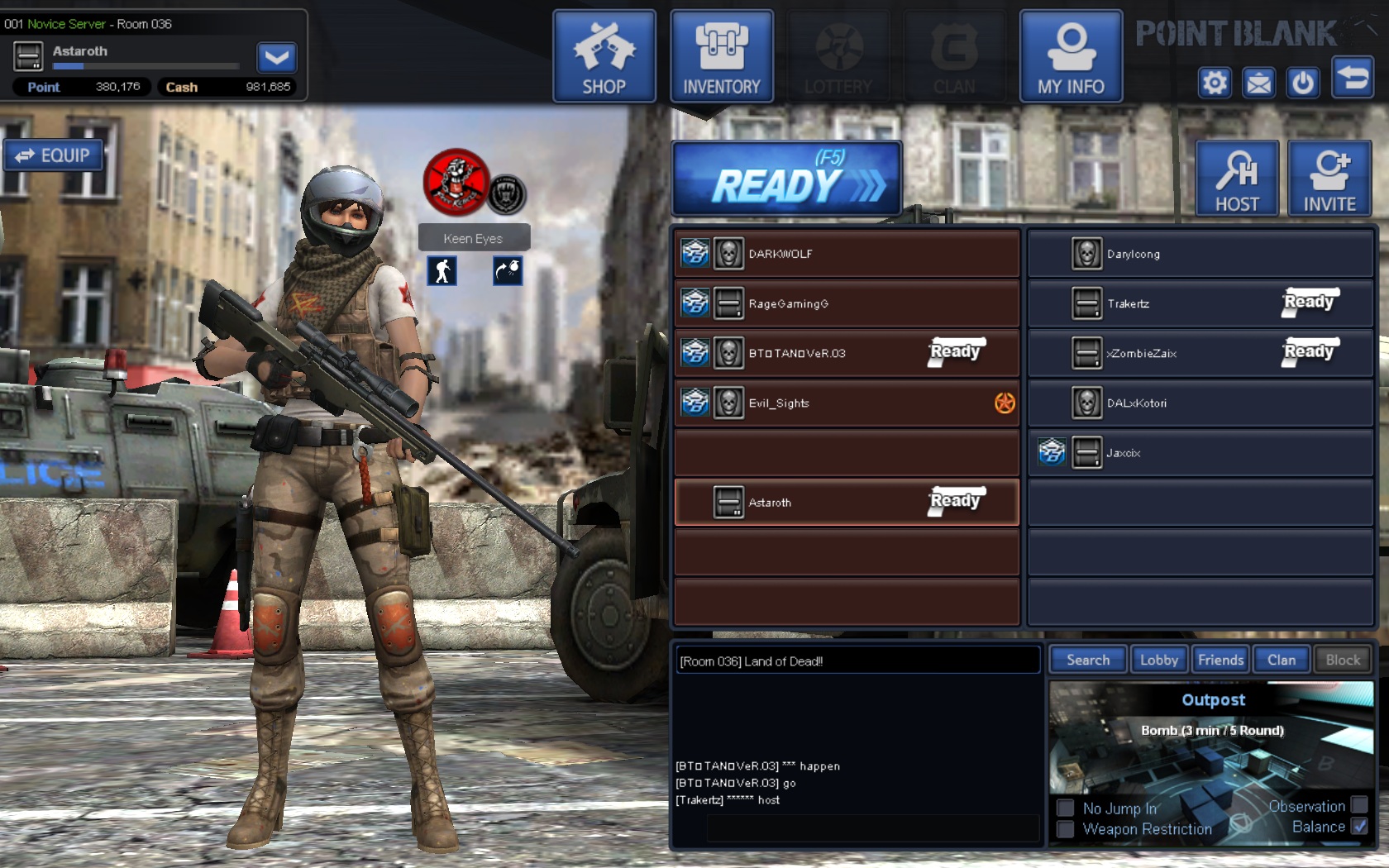1389x868 pixels.
Task: Open the gear settings icon
Action: [1215, 83]
